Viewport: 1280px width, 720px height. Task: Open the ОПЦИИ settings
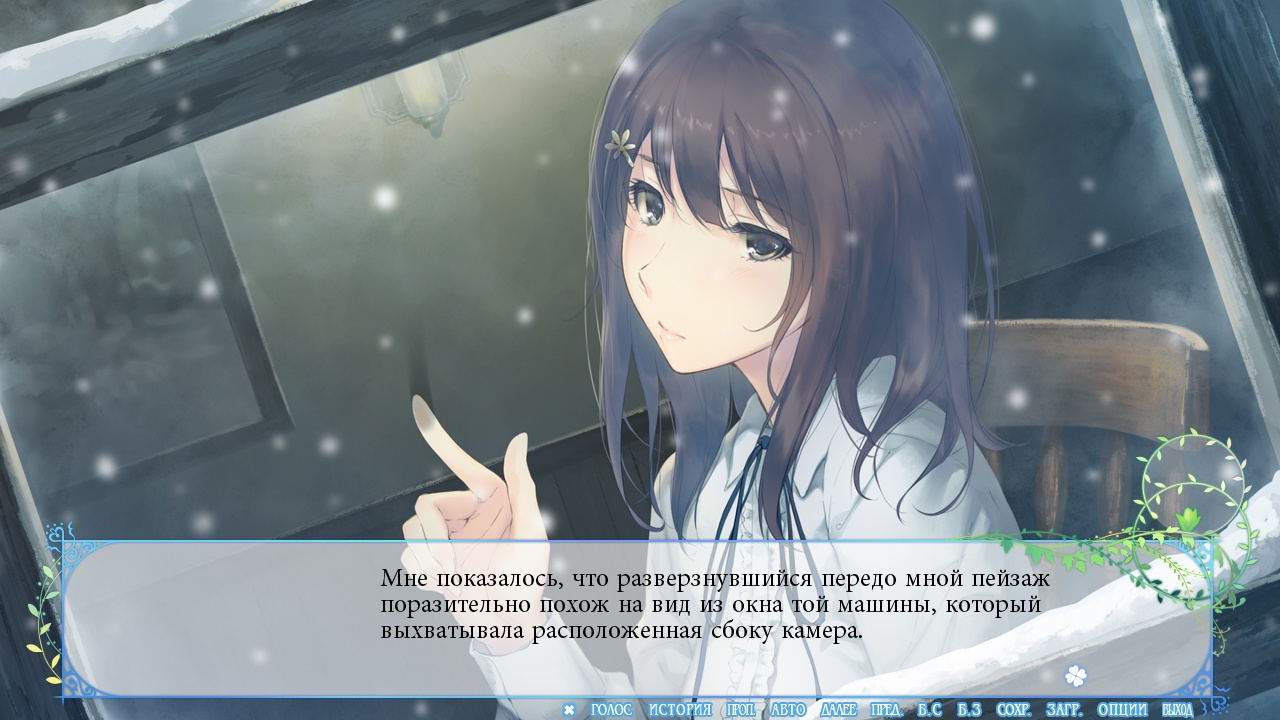point(1122,710)
